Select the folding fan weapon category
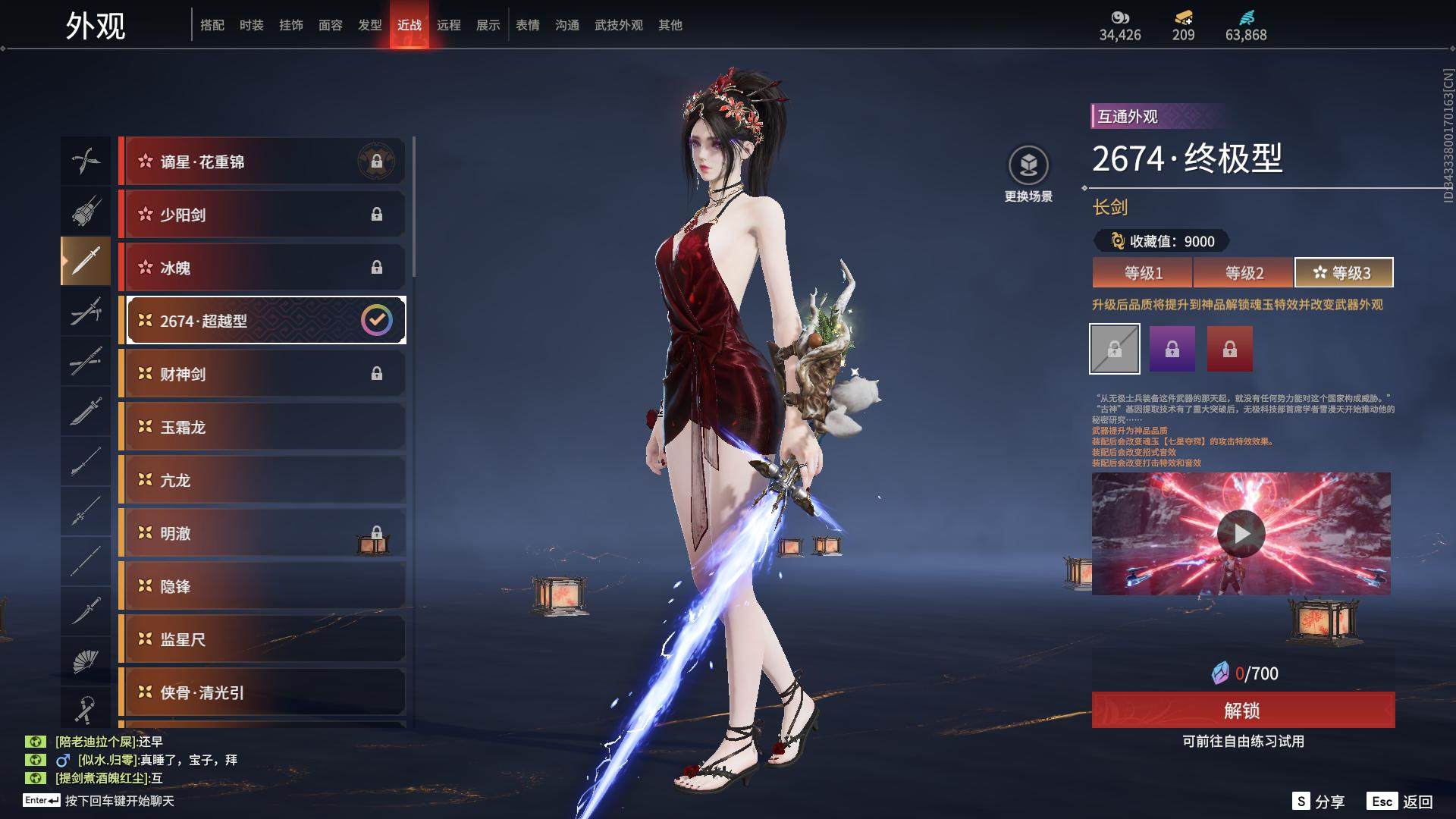Screen dimensions: 1456x819 click(x=85, y=661)
